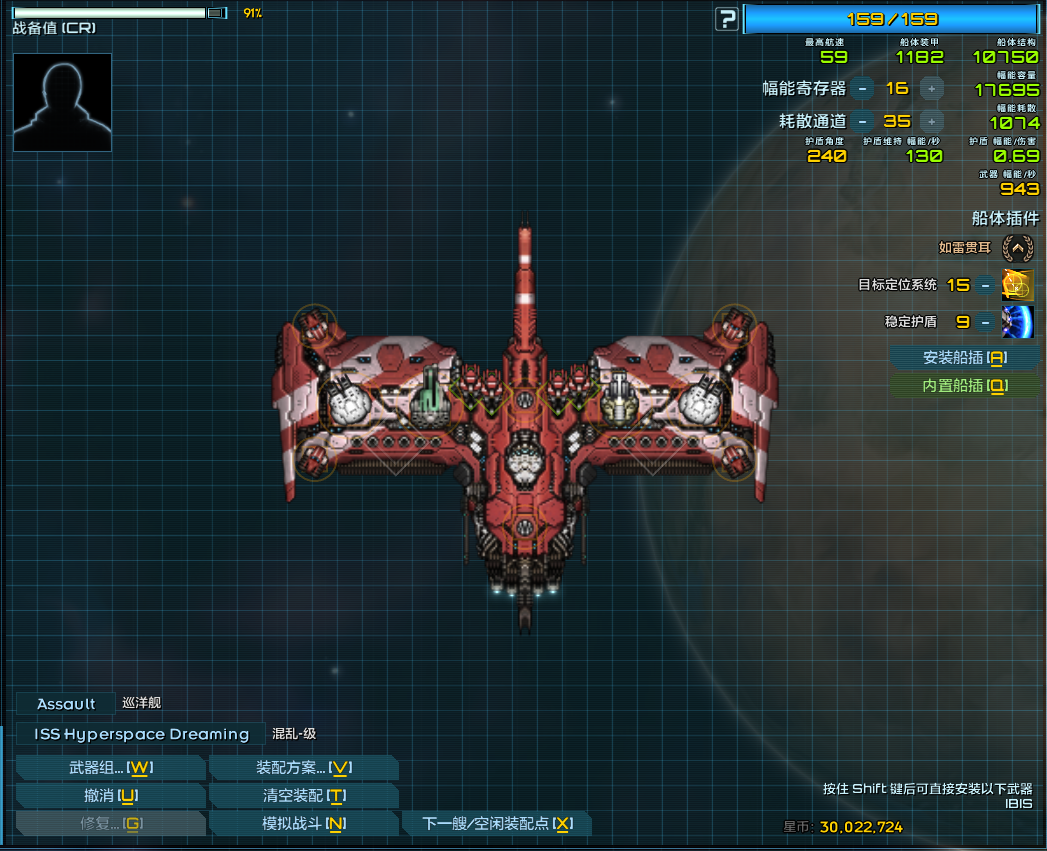1047x851 pixels.
Task: Click the 撤消 undo button
Action: (x=110, y=796)
